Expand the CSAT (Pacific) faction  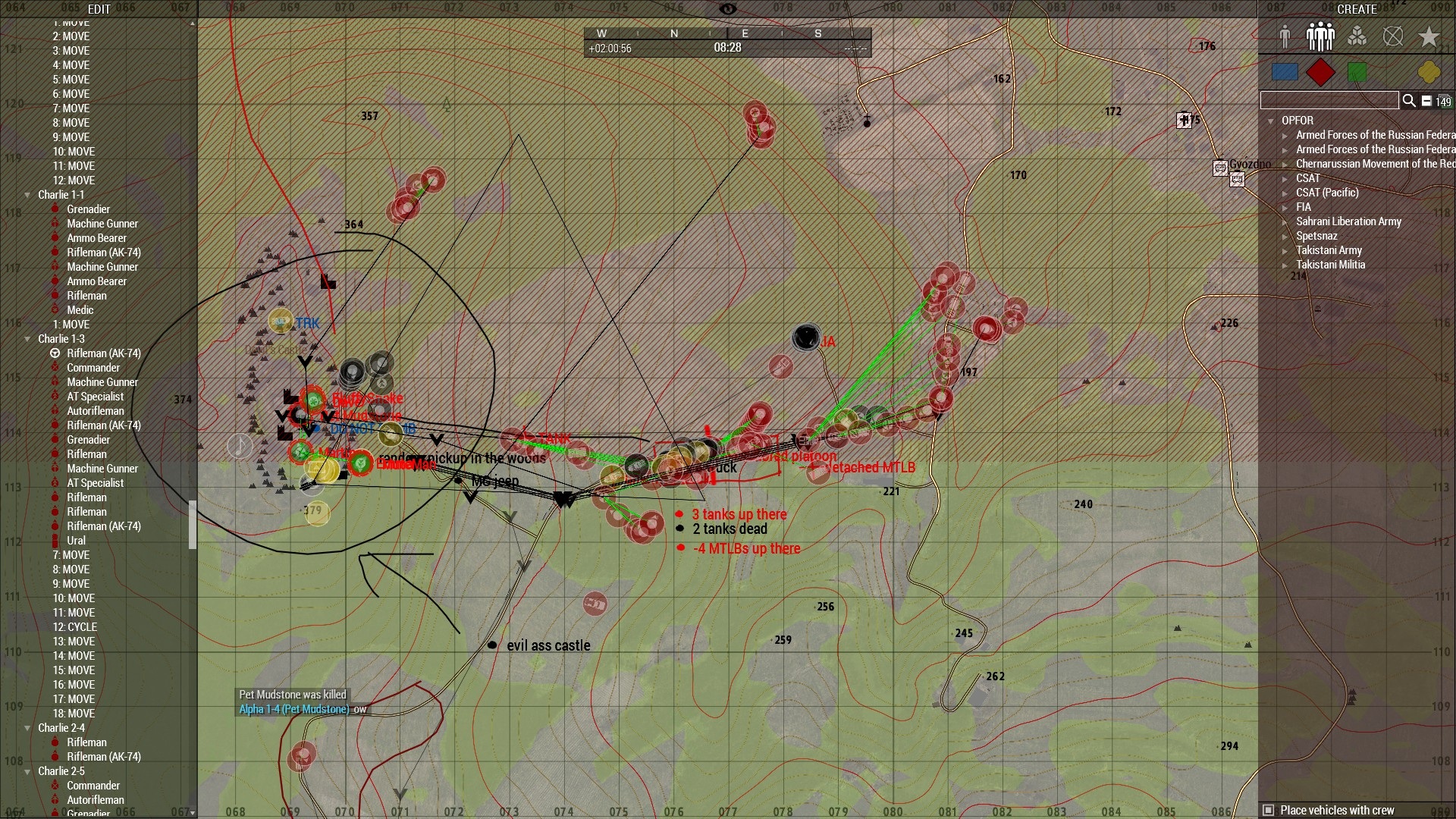click(1285, 193)
